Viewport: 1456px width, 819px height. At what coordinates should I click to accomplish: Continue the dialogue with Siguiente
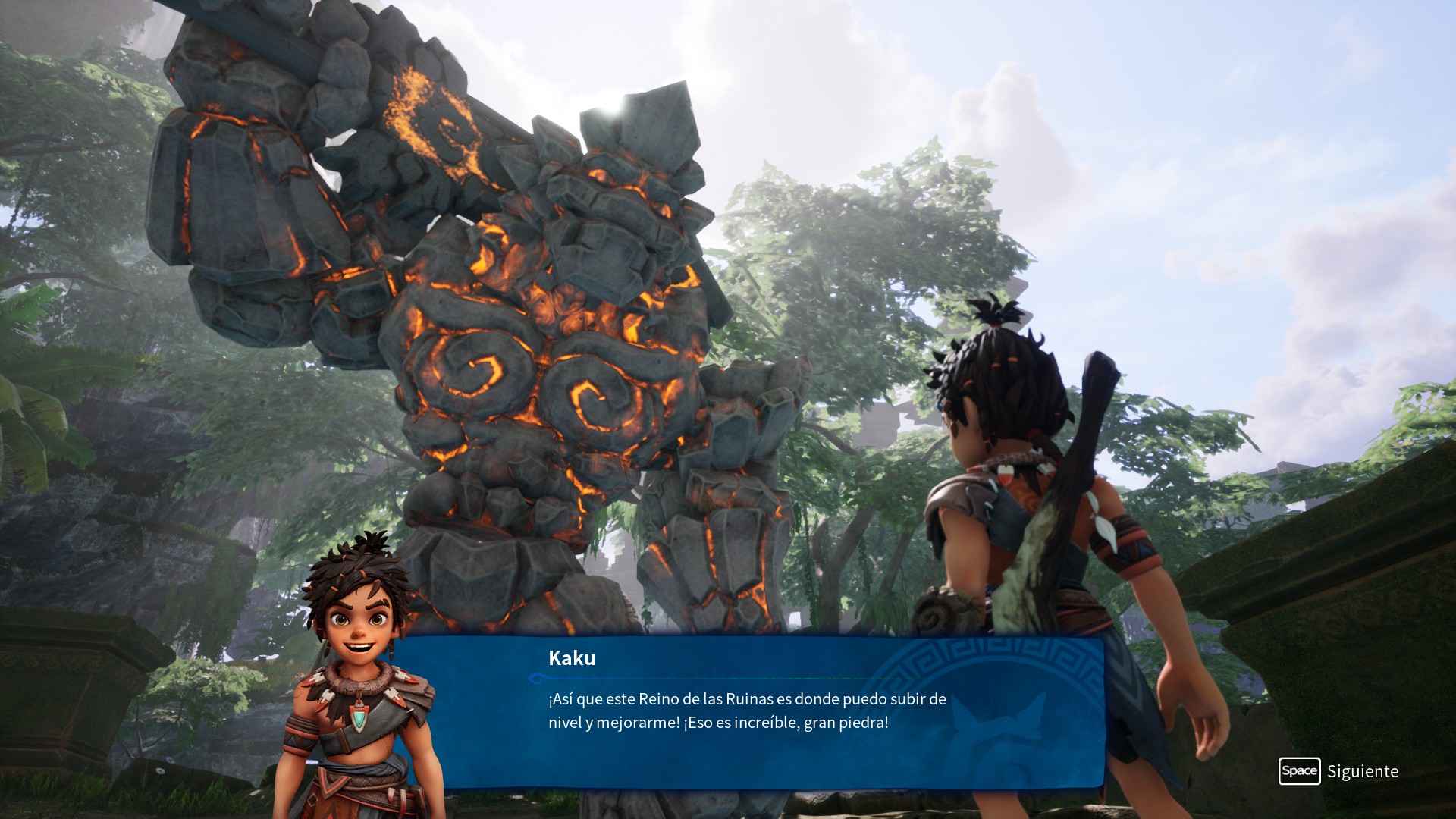click(x=1339, y=771)
